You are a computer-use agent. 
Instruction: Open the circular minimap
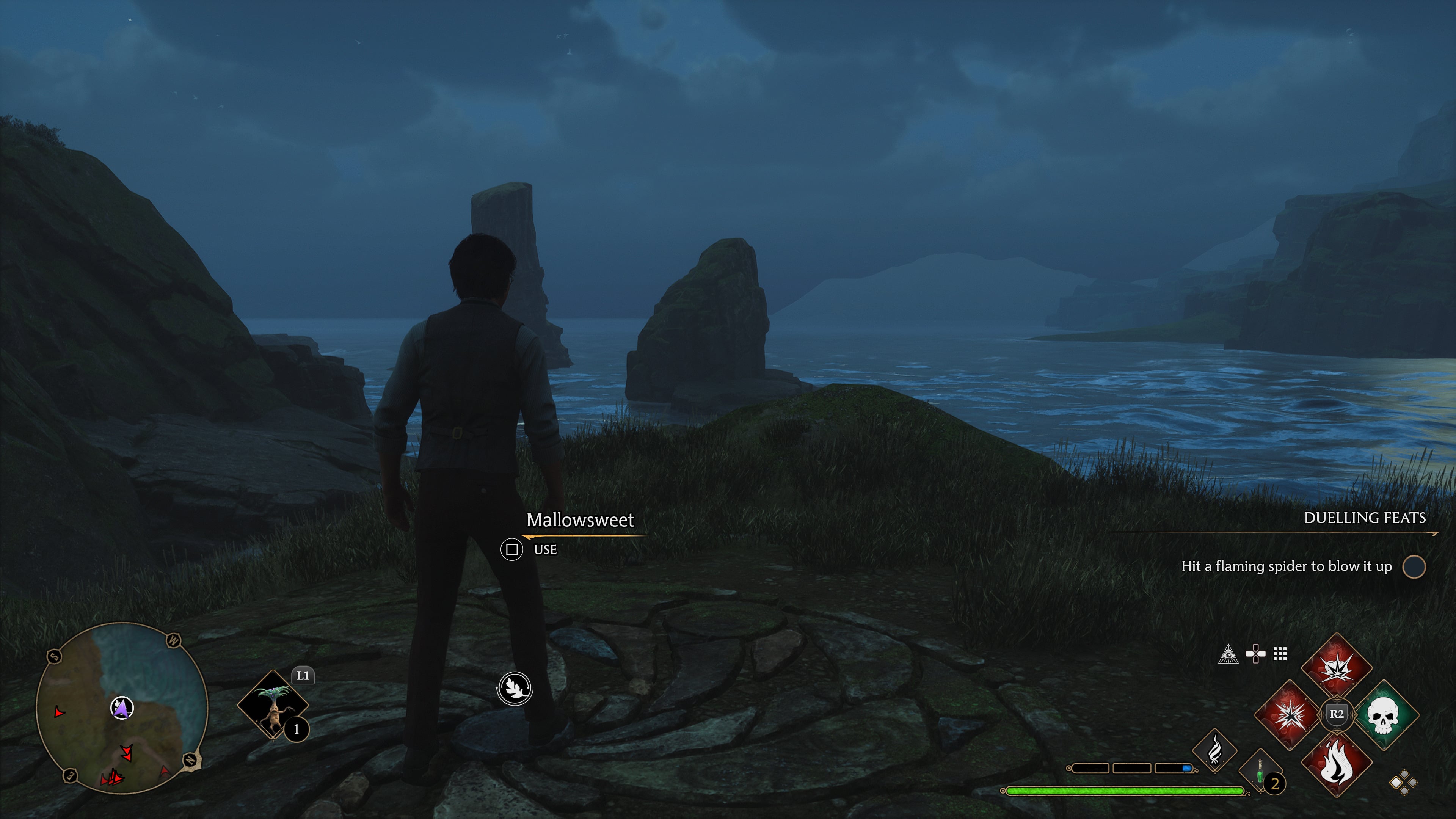[x=121, y=708]
